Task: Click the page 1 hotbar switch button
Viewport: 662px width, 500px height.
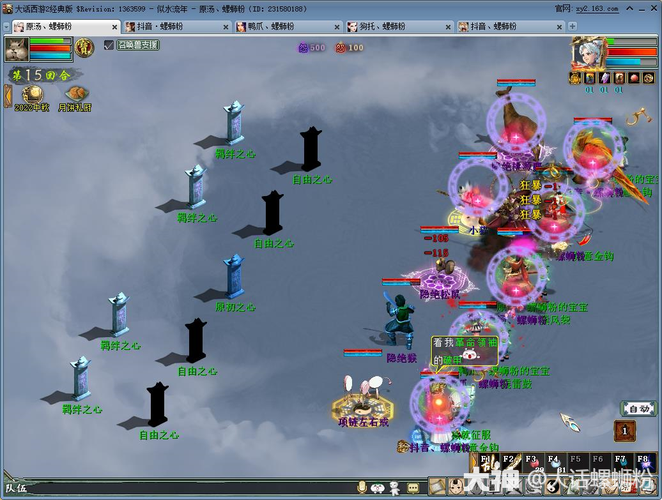Action: pyautogui.click(x=624, y=431)
